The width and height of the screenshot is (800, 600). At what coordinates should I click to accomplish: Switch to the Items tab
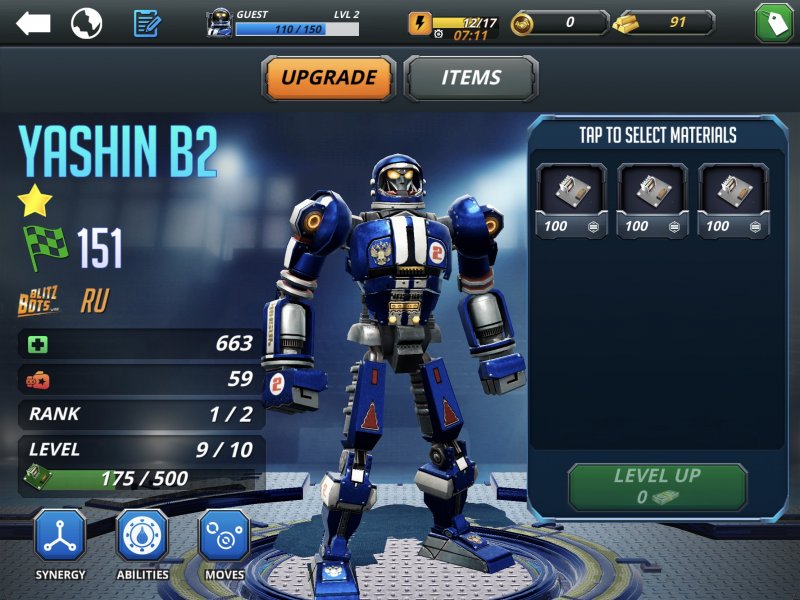coord(471,78)
